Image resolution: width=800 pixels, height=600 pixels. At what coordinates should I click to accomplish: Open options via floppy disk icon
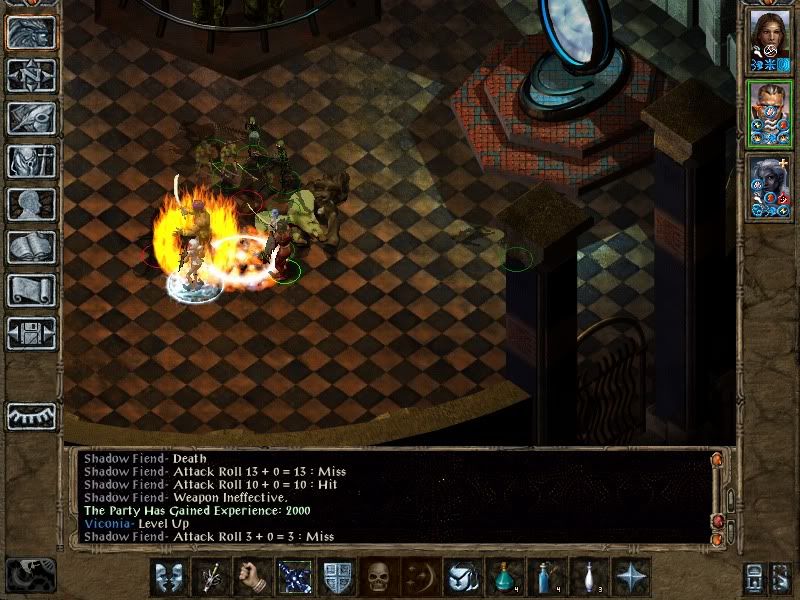coord(31,333)
